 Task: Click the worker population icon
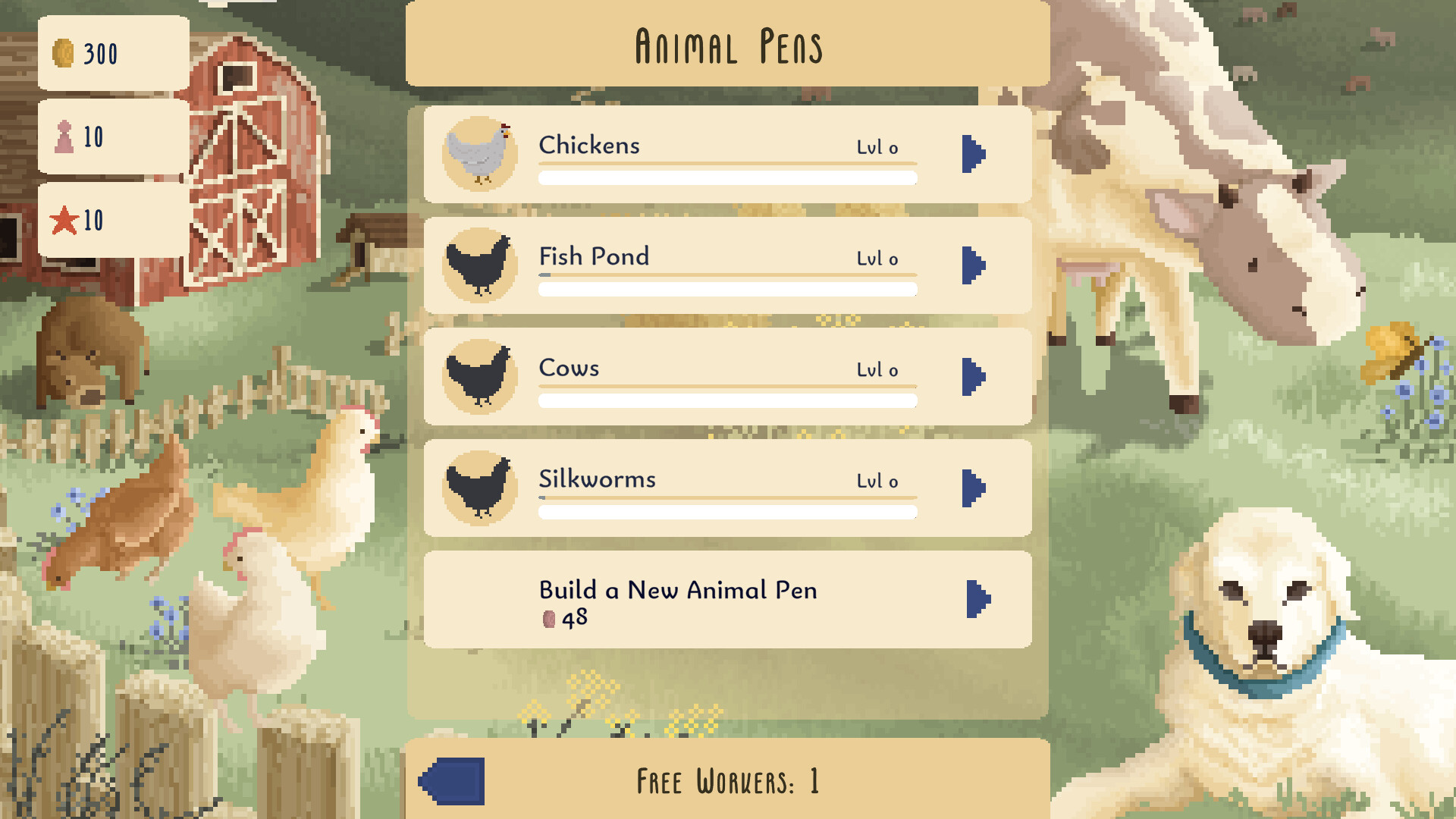pos(64,136)
